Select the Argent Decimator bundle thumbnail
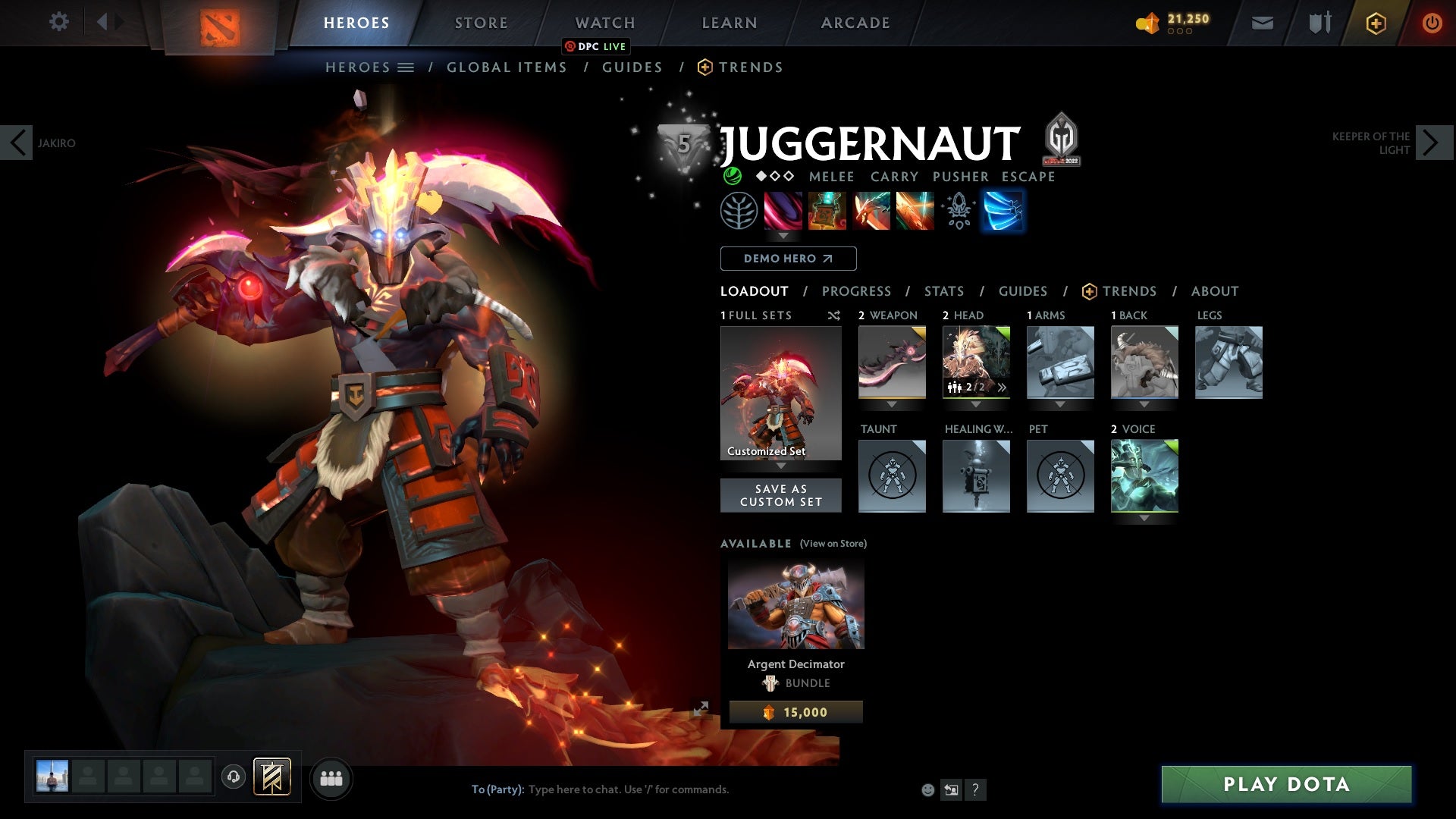The width and height of the screenshot is (1456, 819). (795, 603)
